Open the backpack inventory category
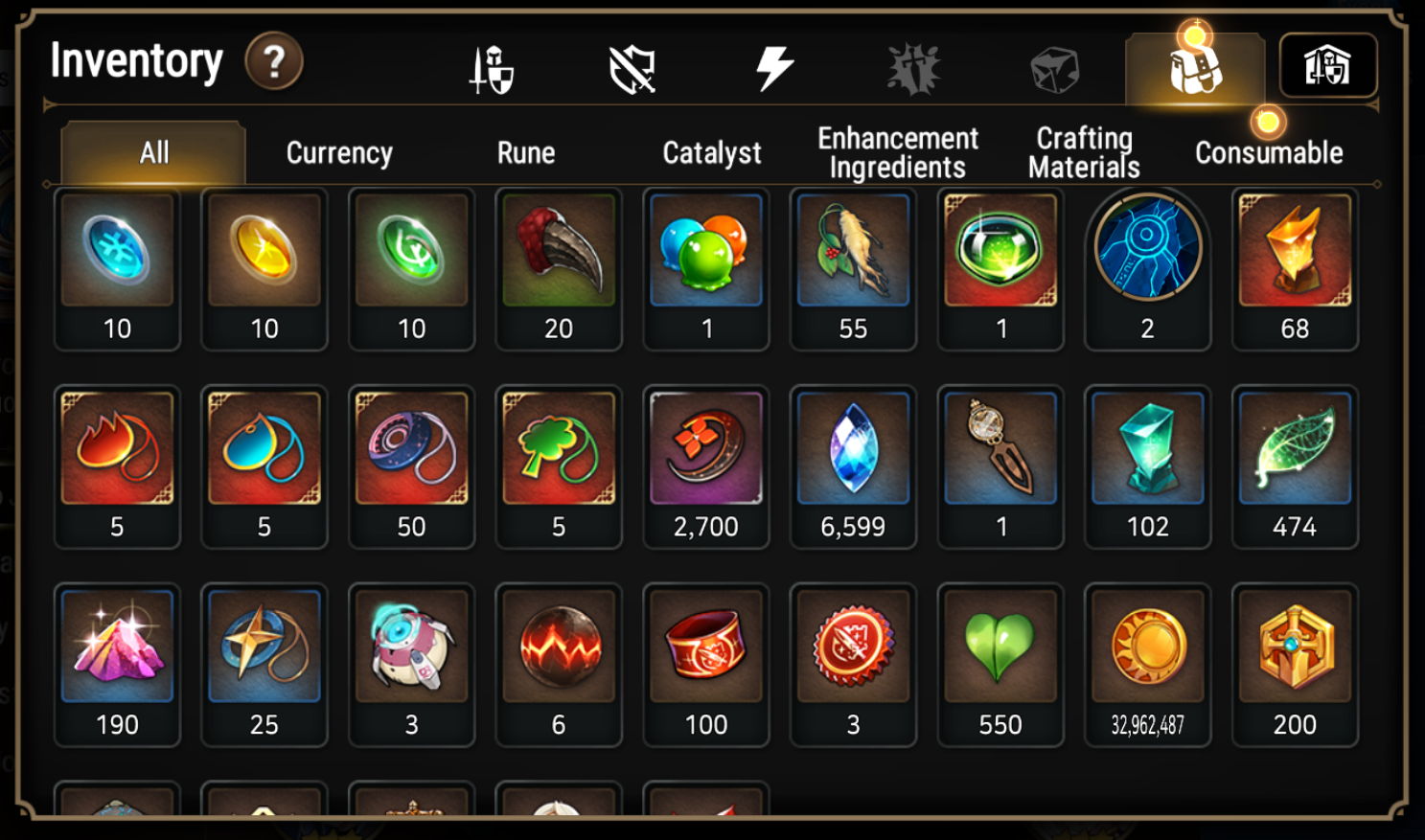The image size is (1425, 840). point(1195,68)
